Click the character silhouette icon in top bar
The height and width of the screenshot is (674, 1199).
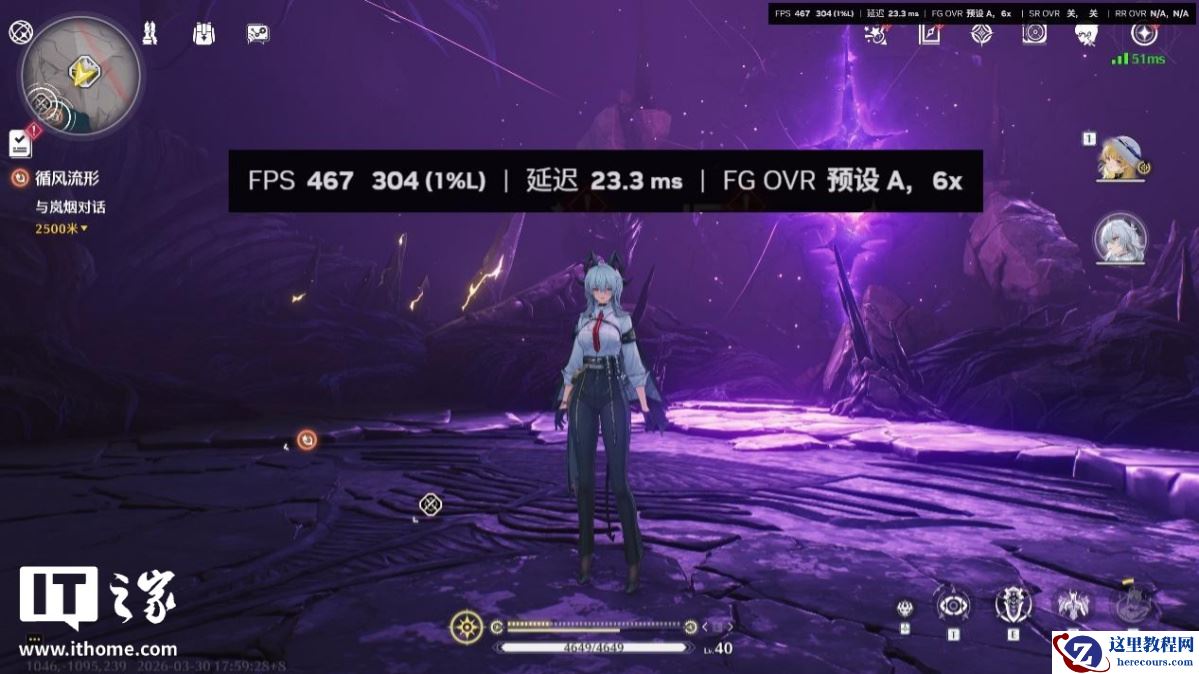click(x=1087, y=34)
